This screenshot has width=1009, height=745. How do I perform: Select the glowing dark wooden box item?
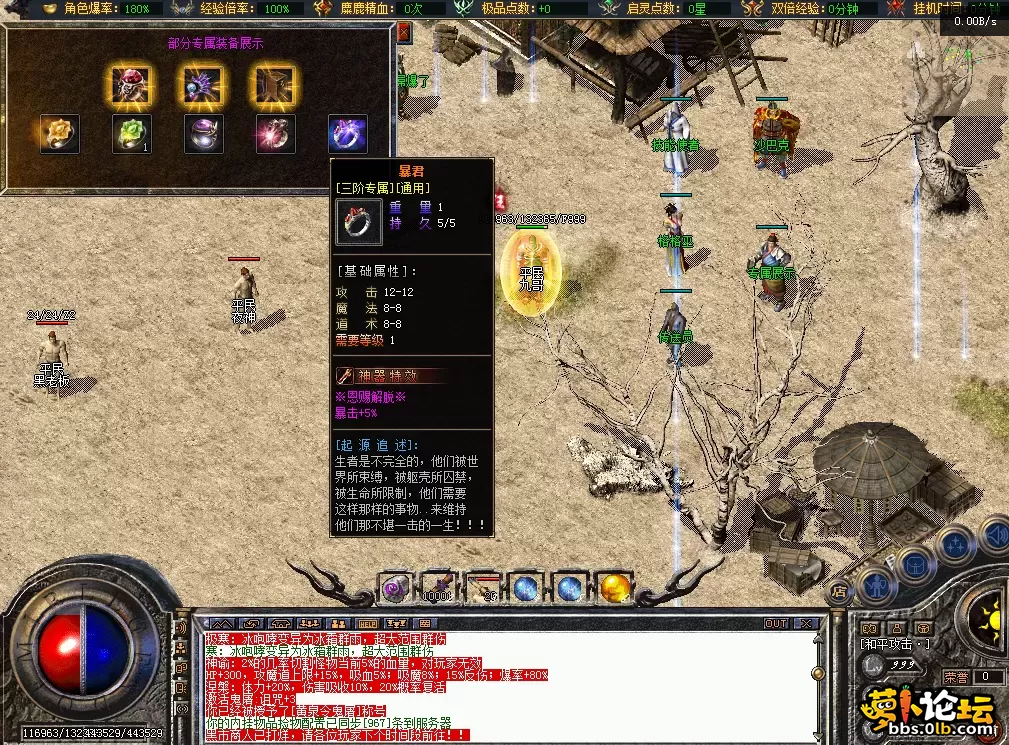point(272,86)
